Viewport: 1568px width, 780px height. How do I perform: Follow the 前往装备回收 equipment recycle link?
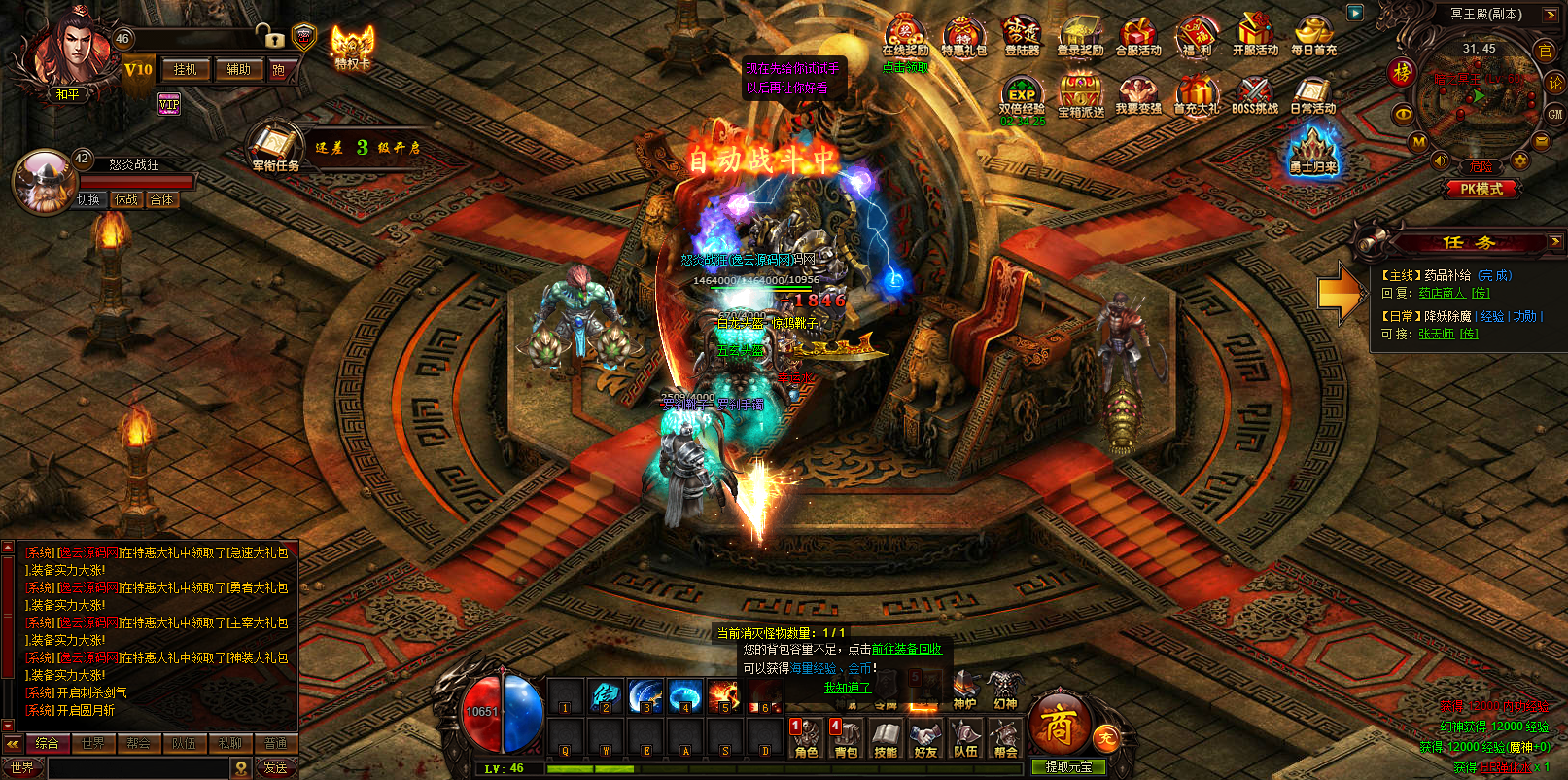(906, 649)
